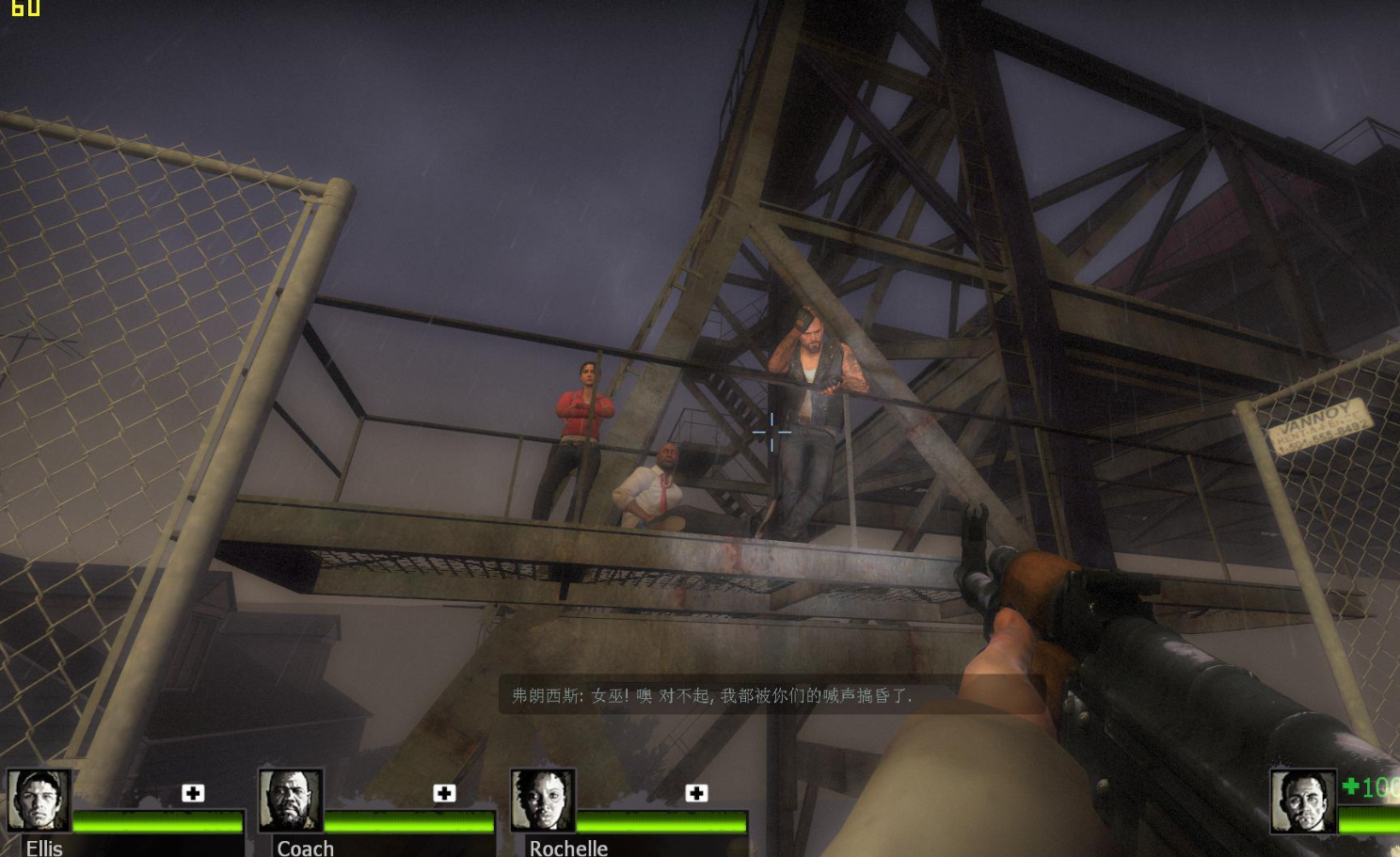1400x857 pixels.
Task: Click Ellis's first aid kit icon
Action: (x=193, y=793)
